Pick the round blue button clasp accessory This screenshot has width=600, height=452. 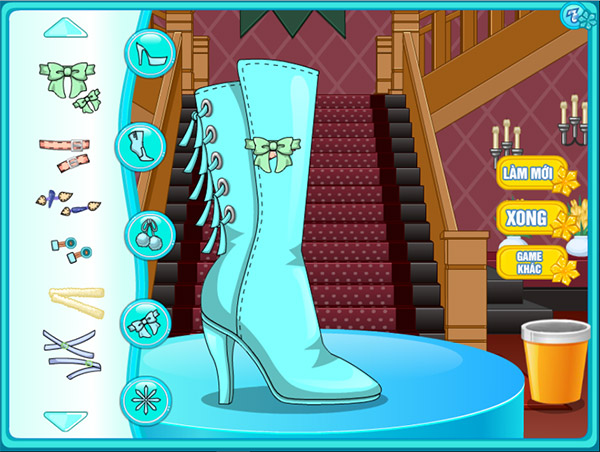tap(67, 249)
